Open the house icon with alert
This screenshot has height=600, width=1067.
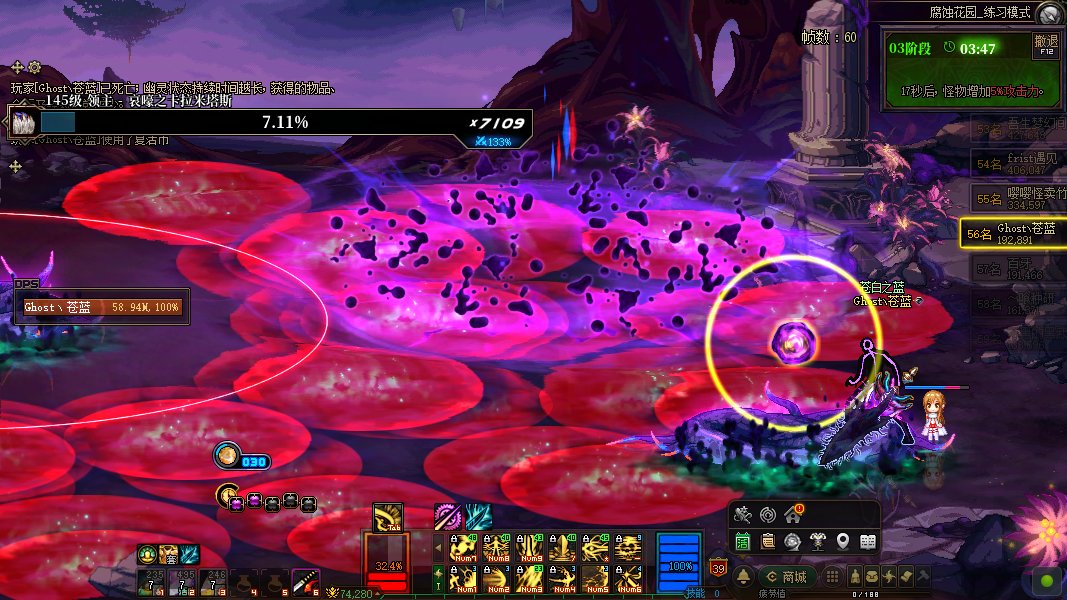click(793, 515)
